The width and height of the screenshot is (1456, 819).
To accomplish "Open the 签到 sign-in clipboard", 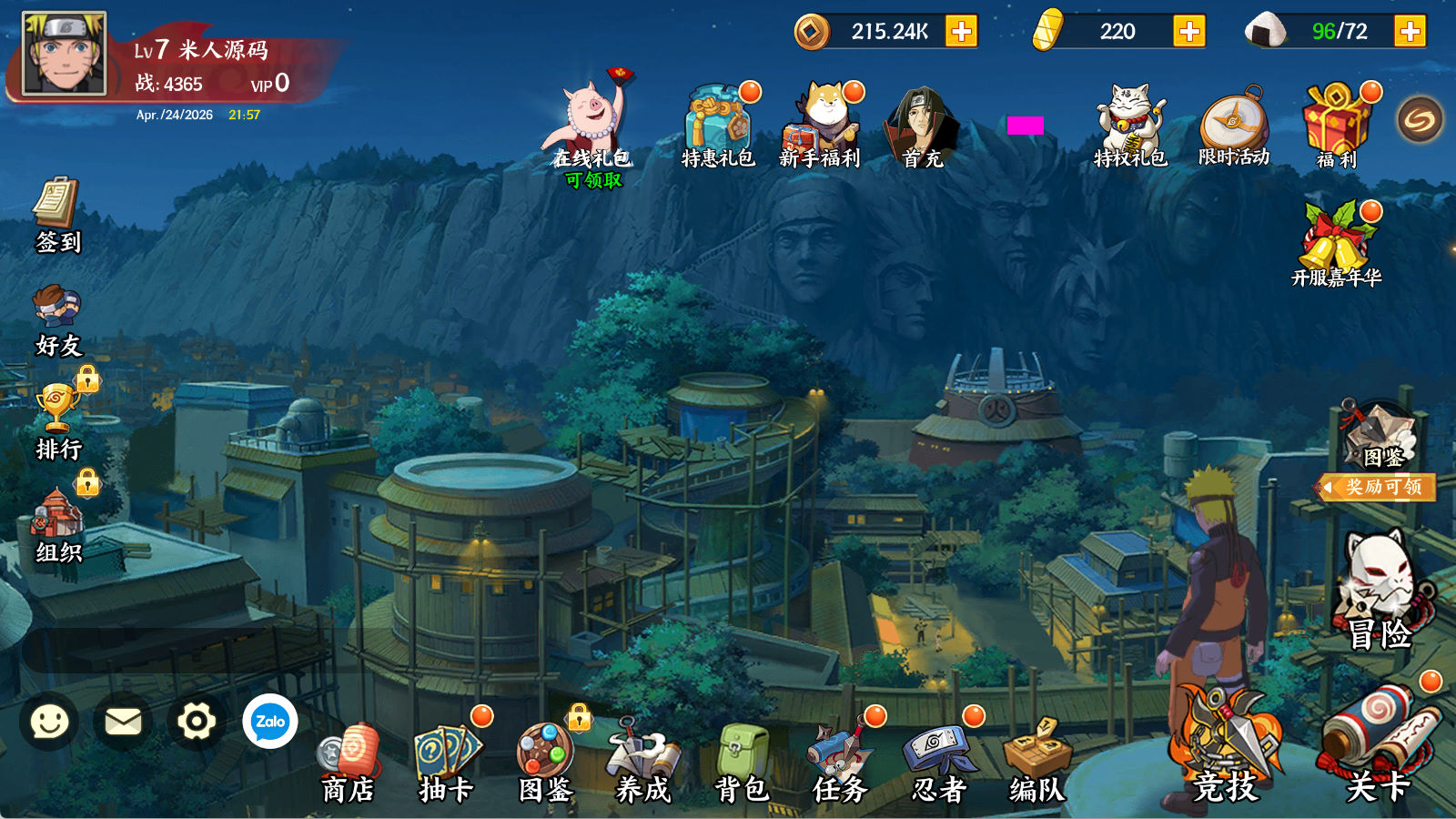I will pos(57,216).
